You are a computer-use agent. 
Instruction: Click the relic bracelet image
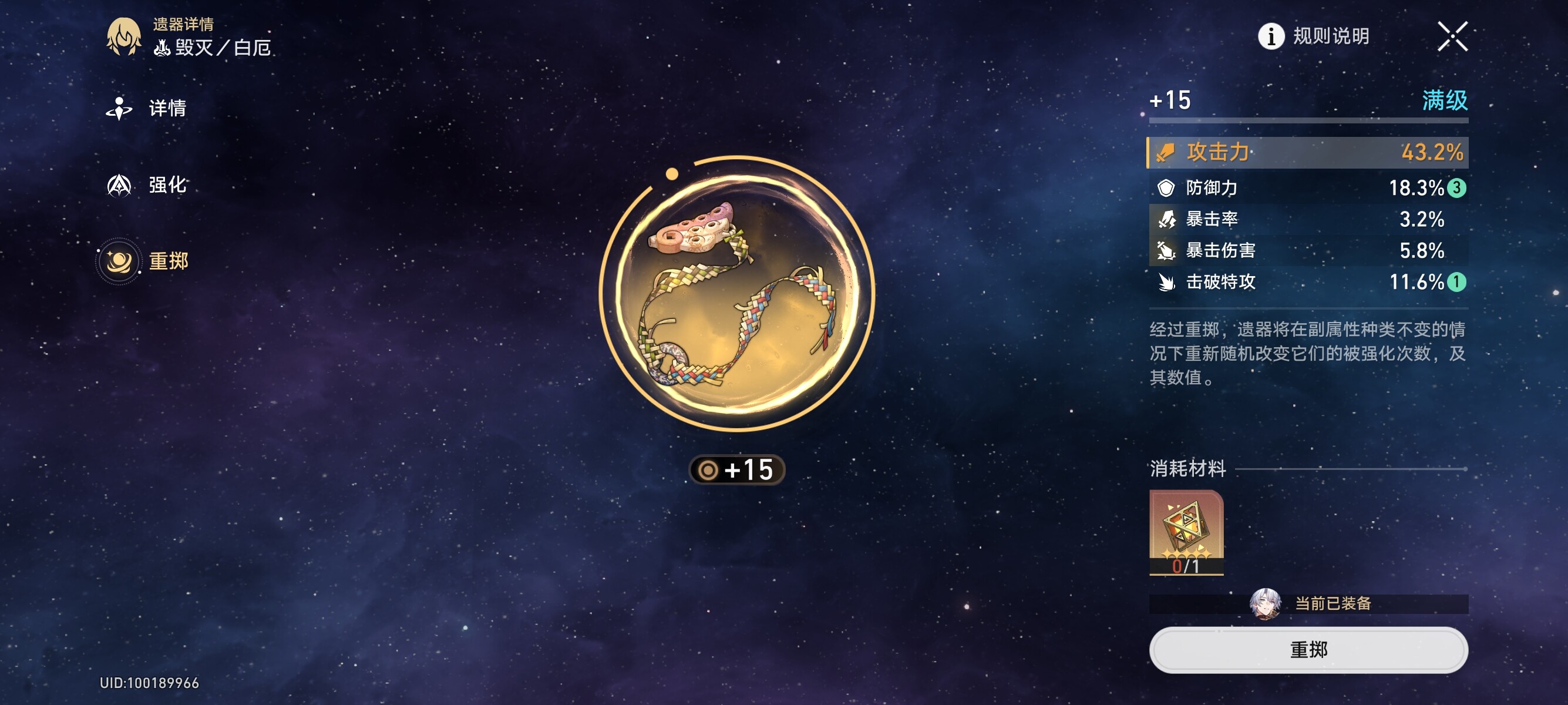click(x=736, y=294)
